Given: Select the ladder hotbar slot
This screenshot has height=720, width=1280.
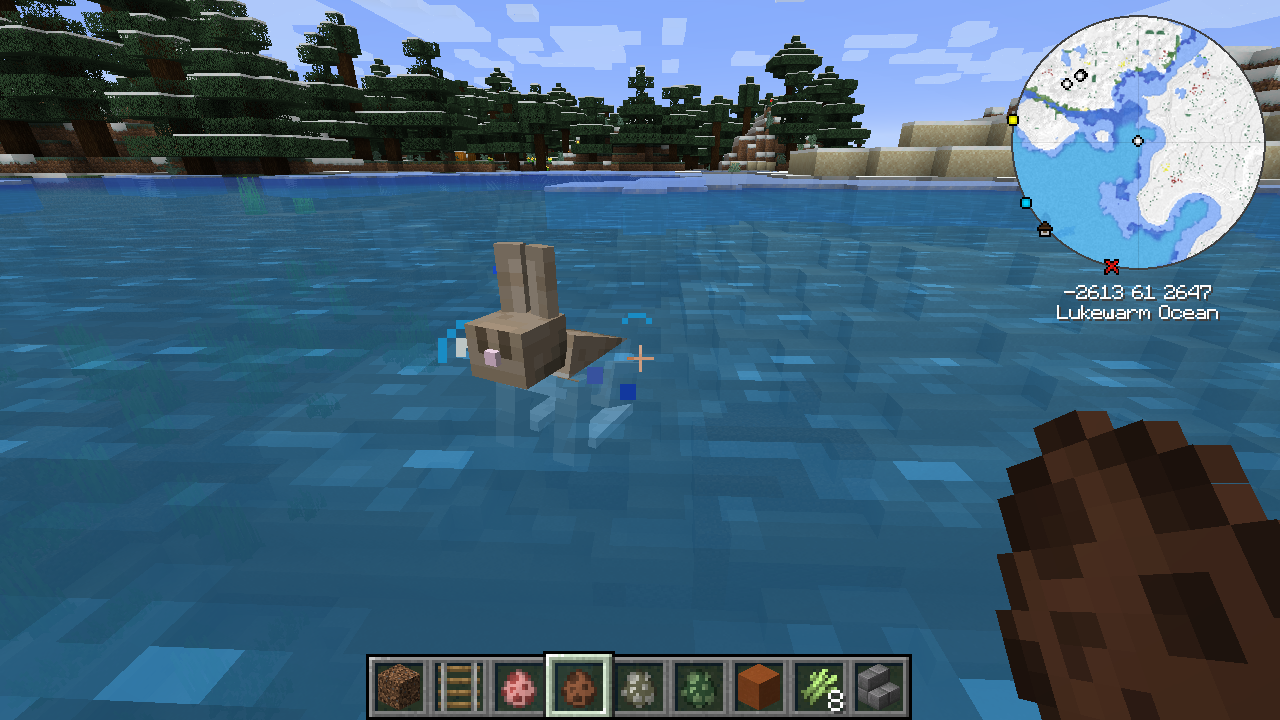Looking at the screenshot, I should 458,687.
